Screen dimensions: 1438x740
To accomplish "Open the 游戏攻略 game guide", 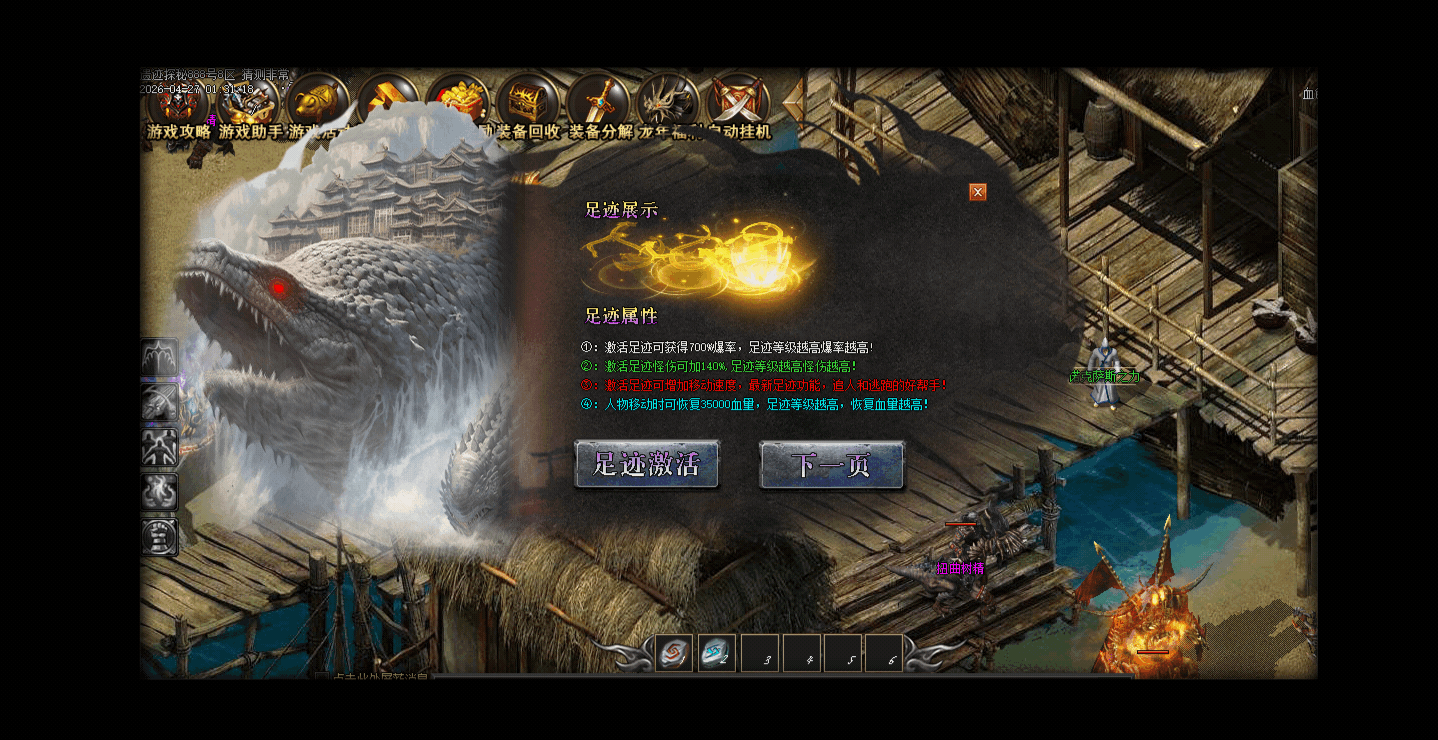I will coord(179,103).
